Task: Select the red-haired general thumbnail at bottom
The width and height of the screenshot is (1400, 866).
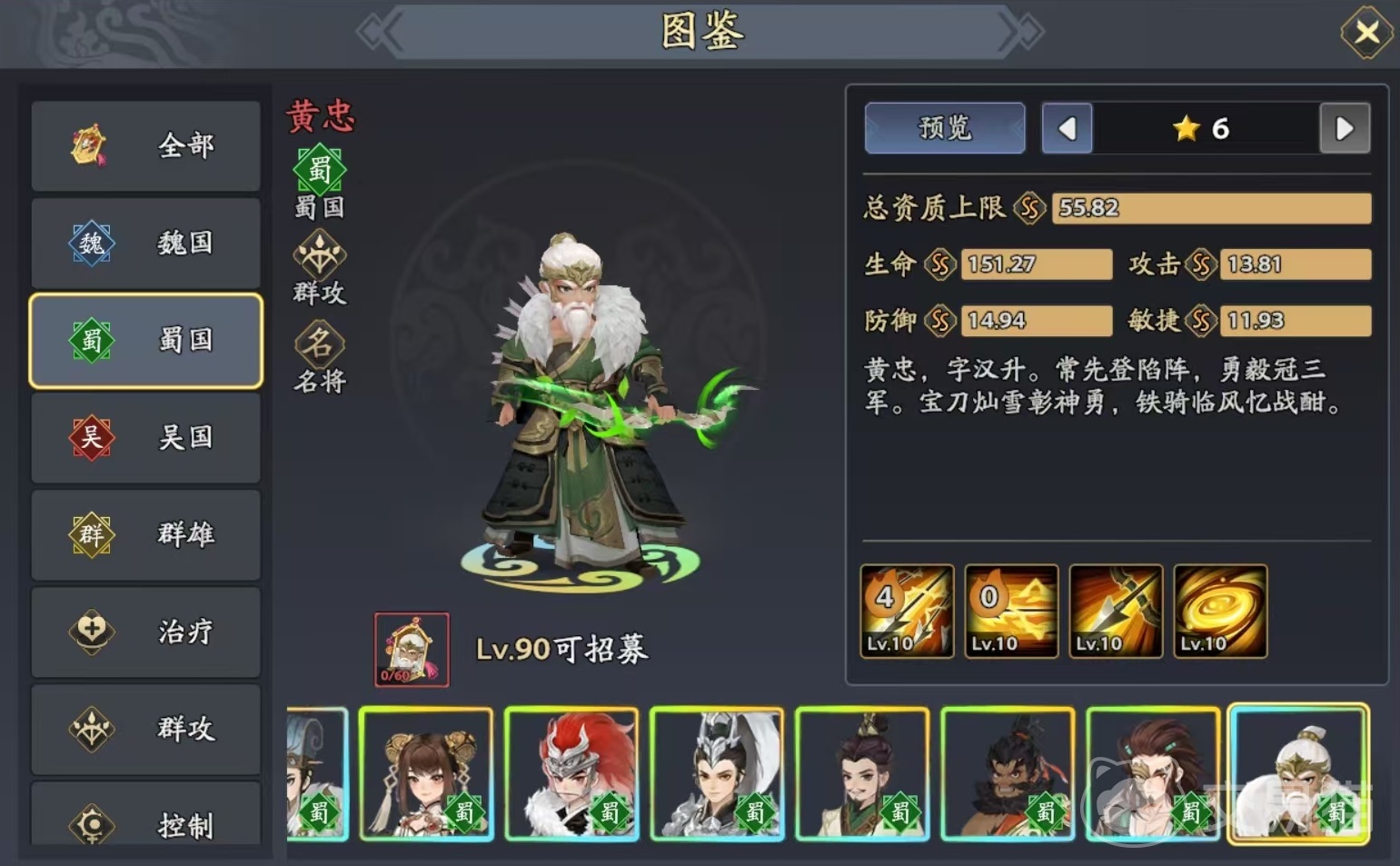Action: click(x=571, y=775)
